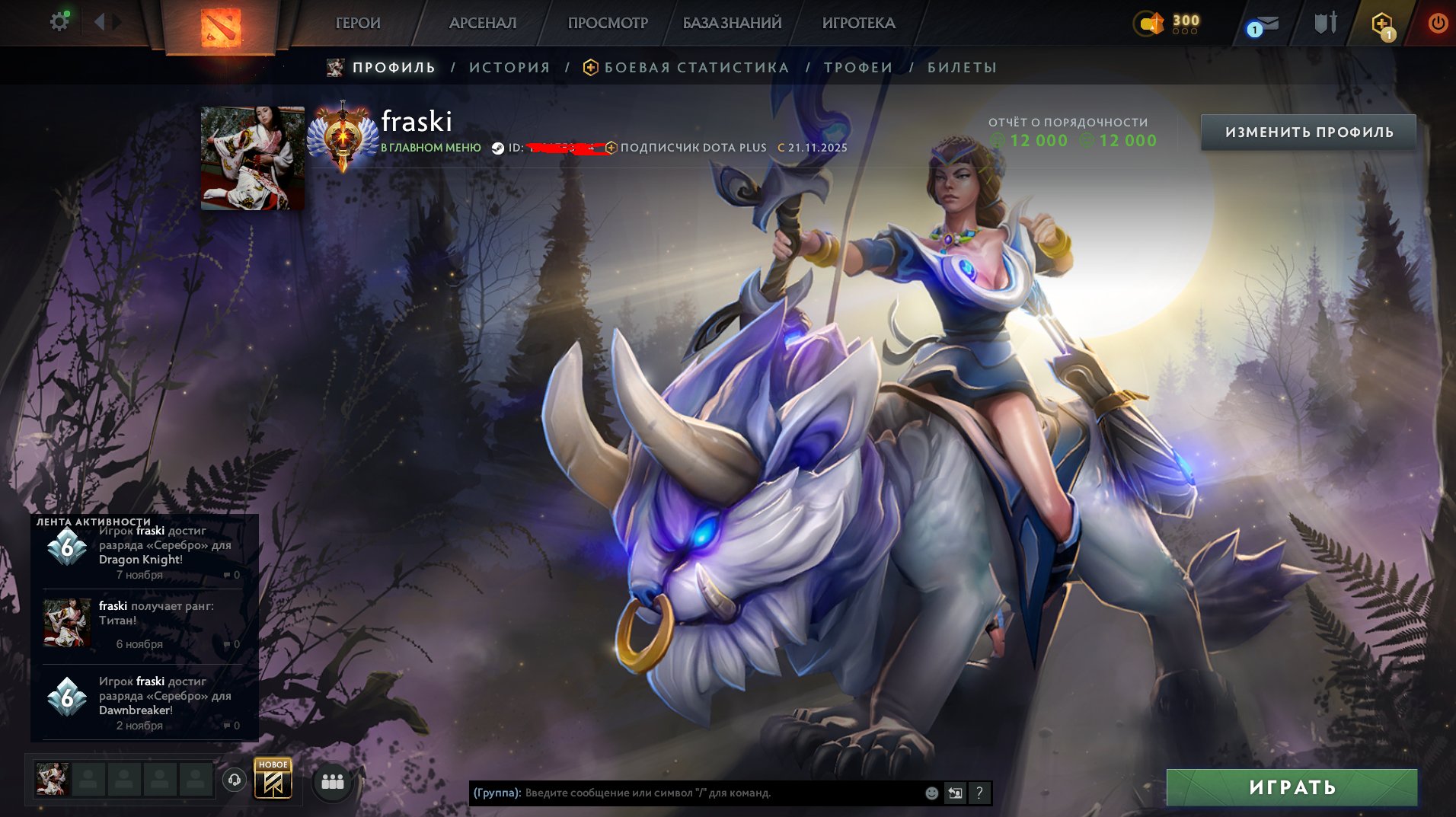
Task: Open the settings gear in top-left corner
Action: (59, 21)
